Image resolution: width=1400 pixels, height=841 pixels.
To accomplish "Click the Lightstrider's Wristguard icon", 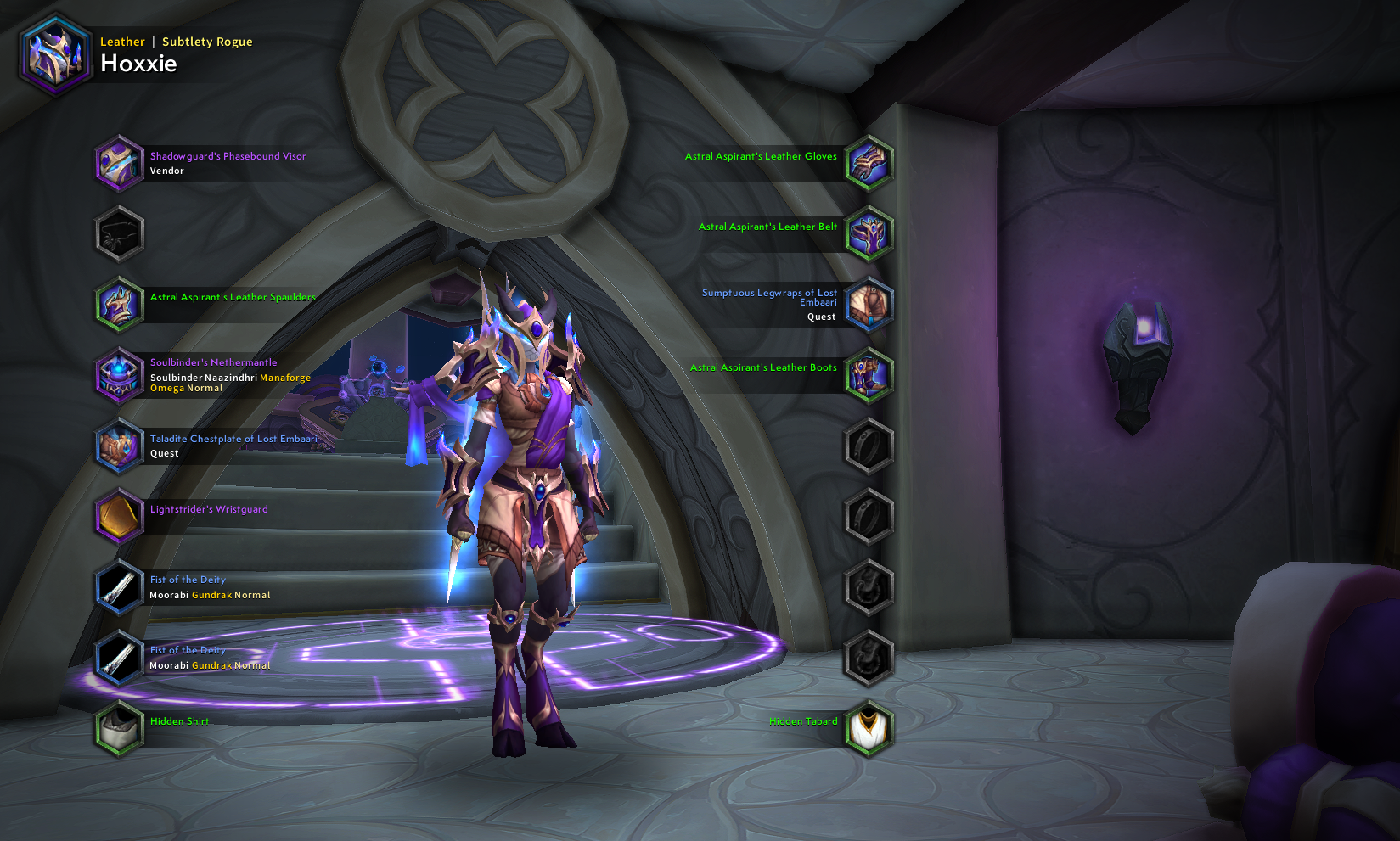I will [x=119, y=516].
